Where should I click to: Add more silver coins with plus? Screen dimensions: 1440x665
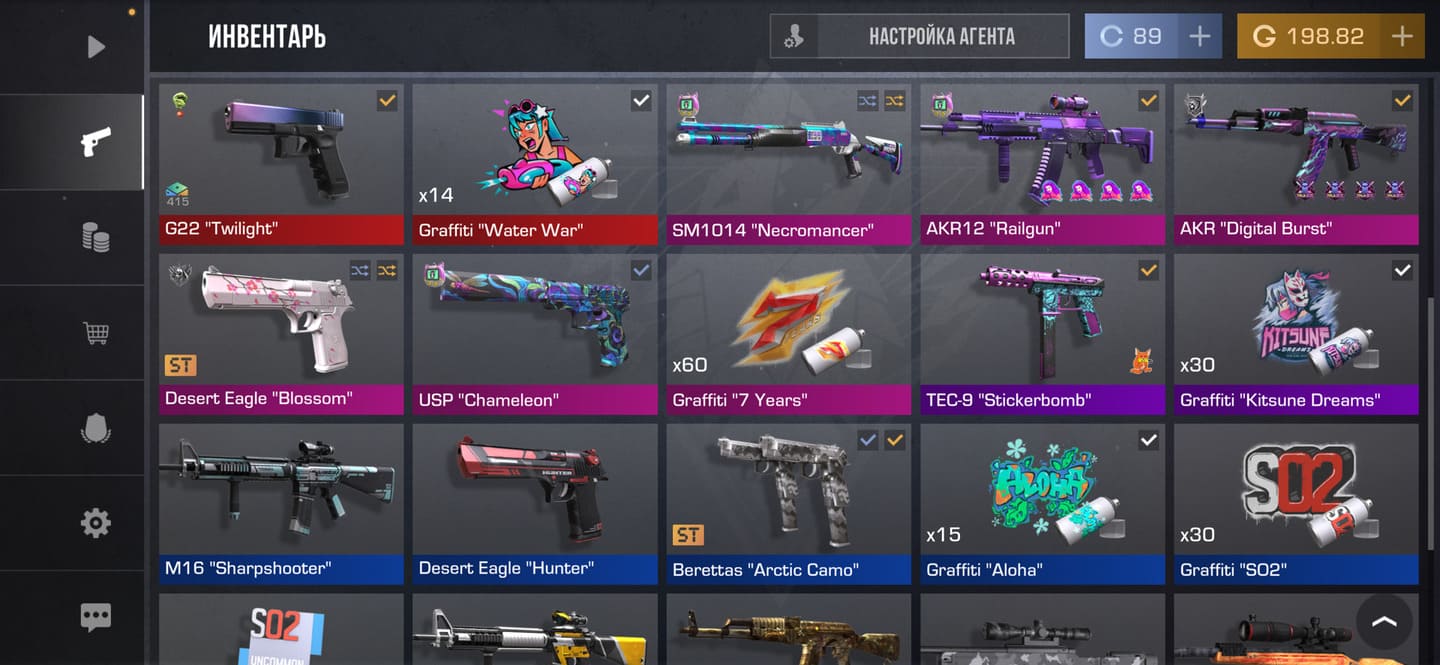tap(1199, 37)
